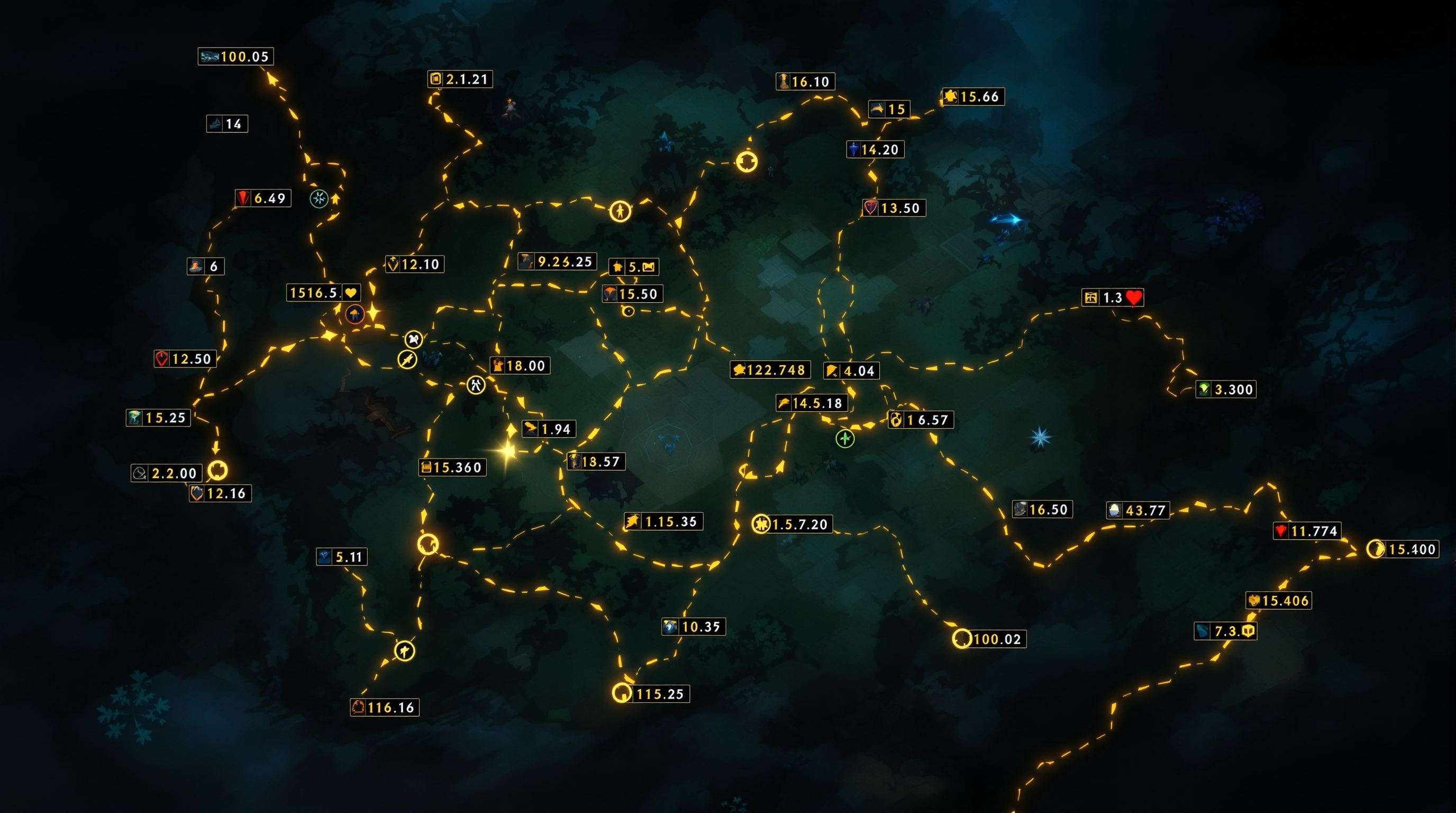This screenshot has width=1456, height=813.
Task: Open the red gem marker labeled 6.49
Action: [263, 198]
